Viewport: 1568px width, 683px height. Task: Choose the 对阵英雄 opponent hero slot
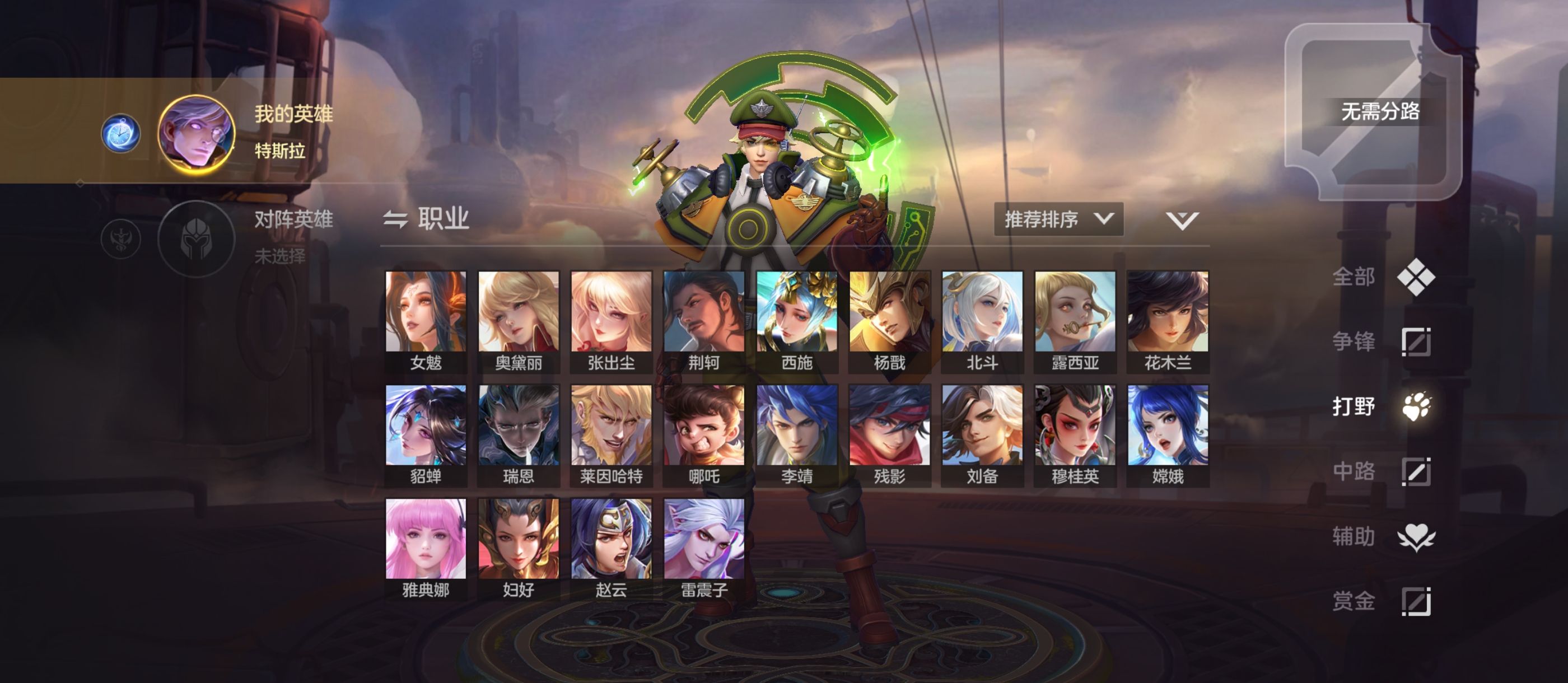click(196, 239)
